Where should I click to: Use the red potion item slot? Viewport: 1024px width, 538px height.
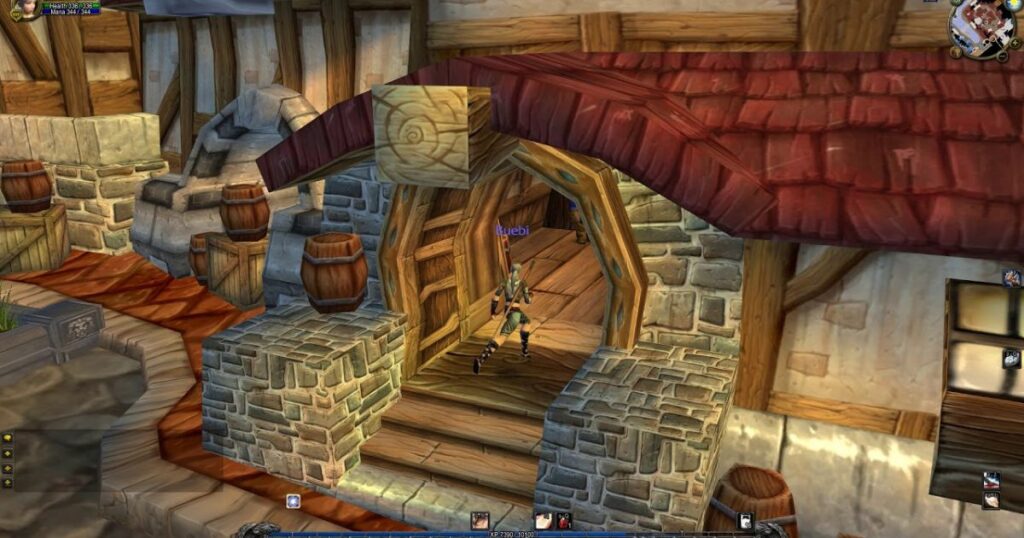tap(564, 520)
